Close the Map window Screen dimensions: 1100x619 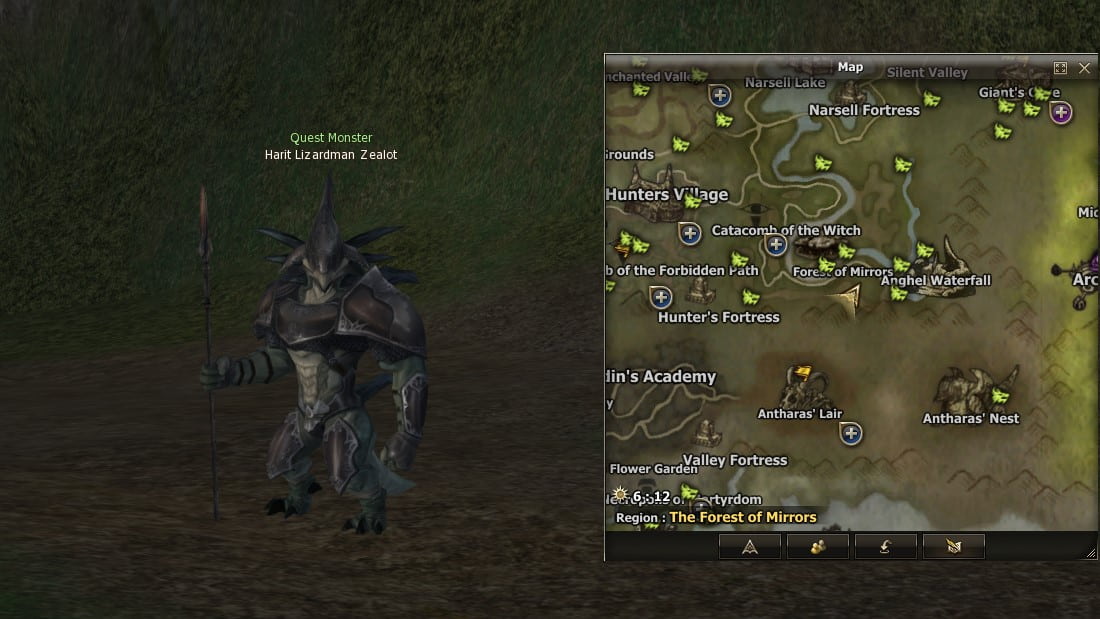click(1084, 68)
